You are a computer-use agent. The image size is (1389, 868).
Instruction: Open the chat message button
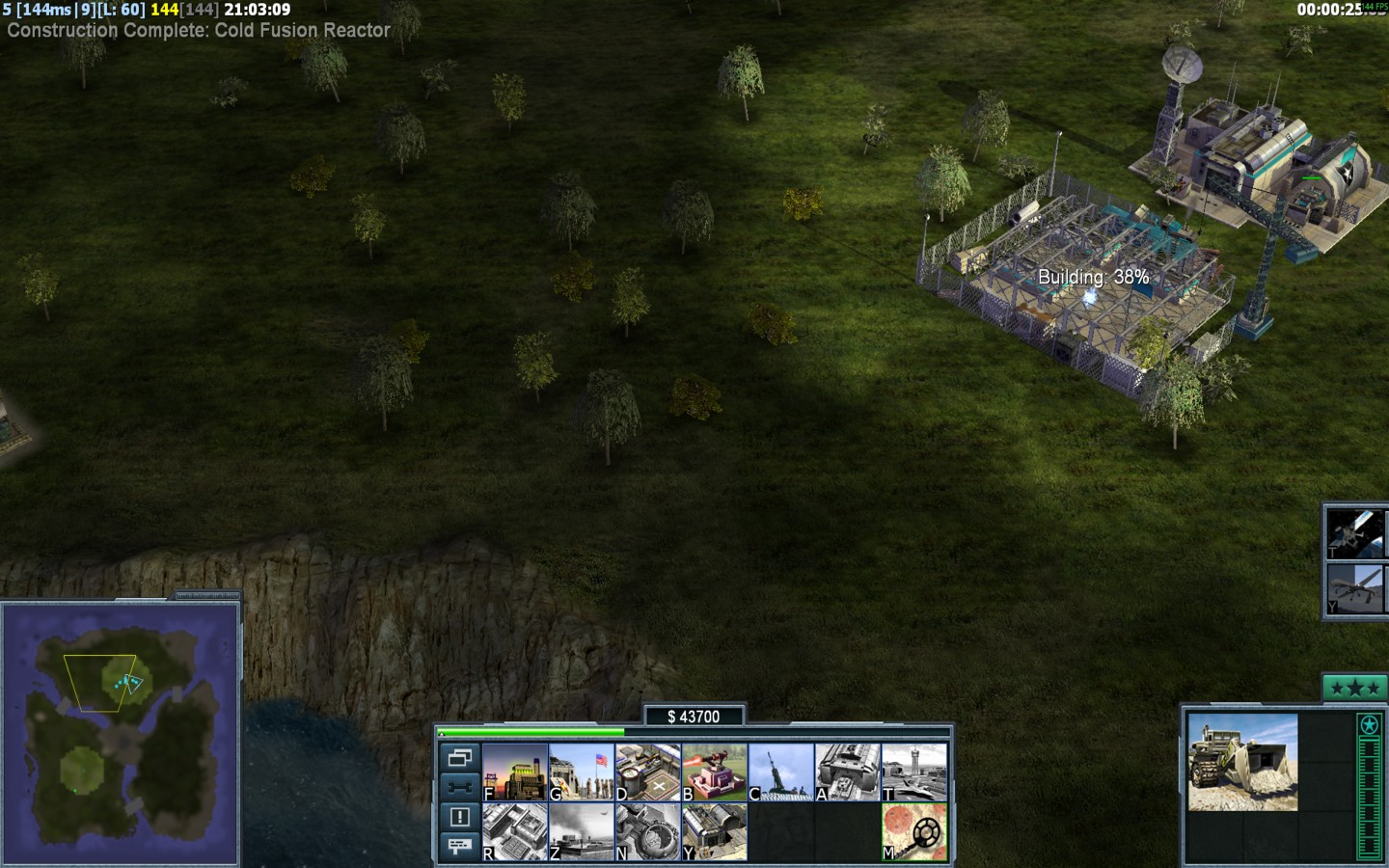click(460, 846)
